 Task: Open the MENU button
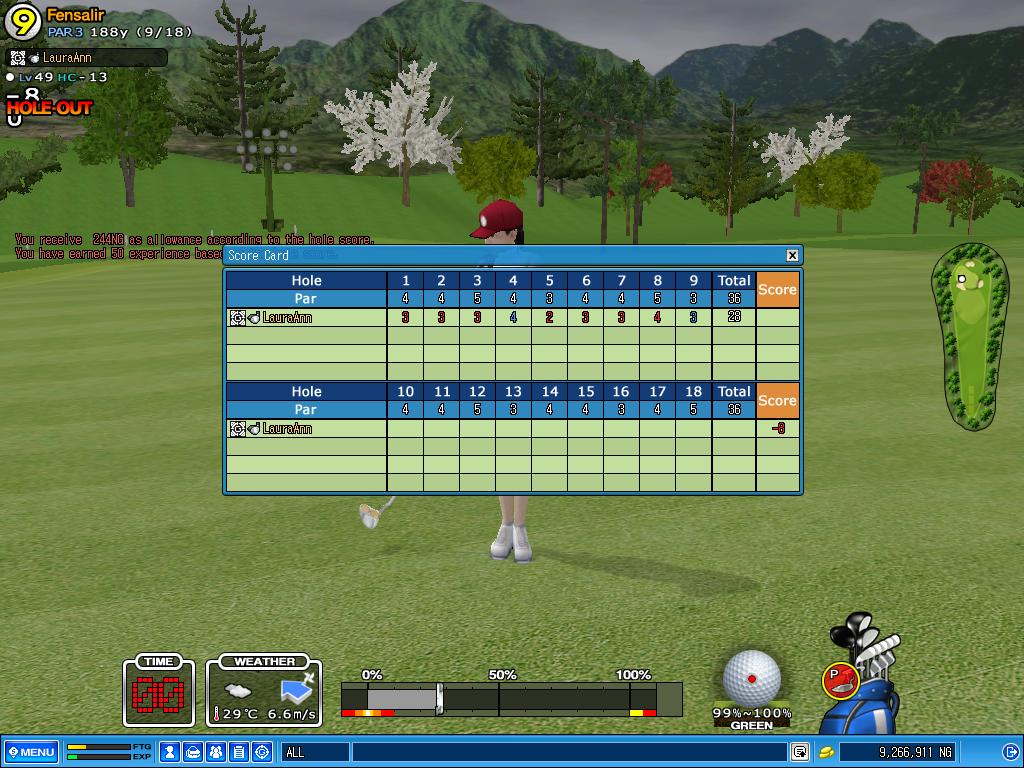30,752
